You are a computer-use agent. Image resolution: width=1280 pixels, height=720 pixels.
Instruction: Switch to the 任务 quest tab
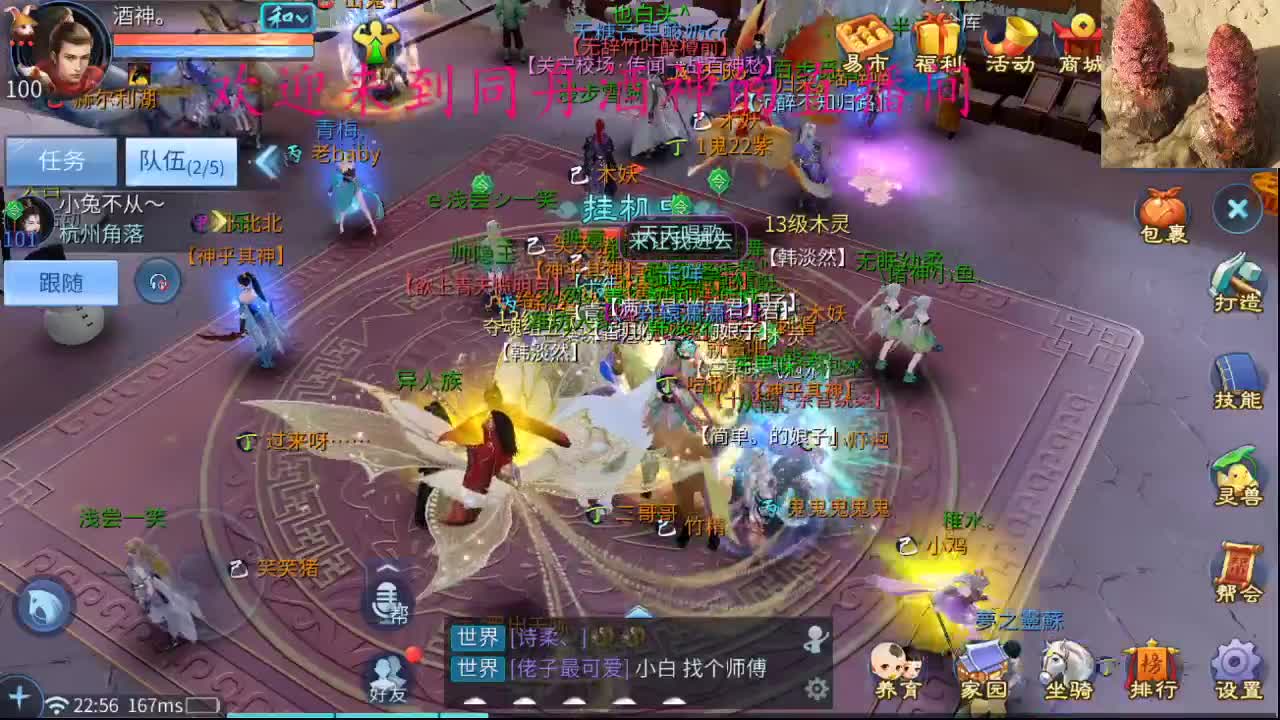click(60, 161)
